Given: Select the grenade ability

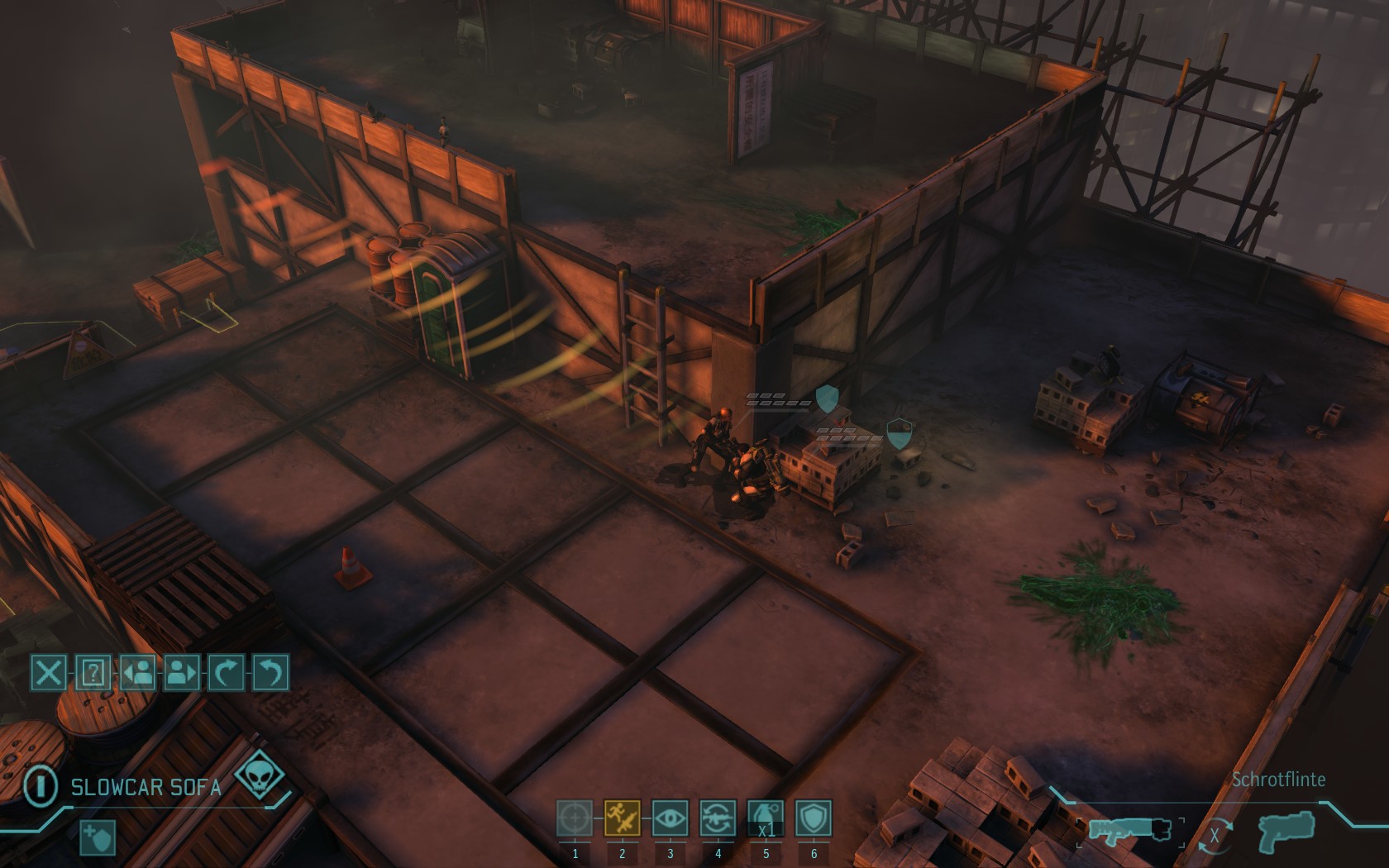Looking at the screenshot, I should point(766,818).
